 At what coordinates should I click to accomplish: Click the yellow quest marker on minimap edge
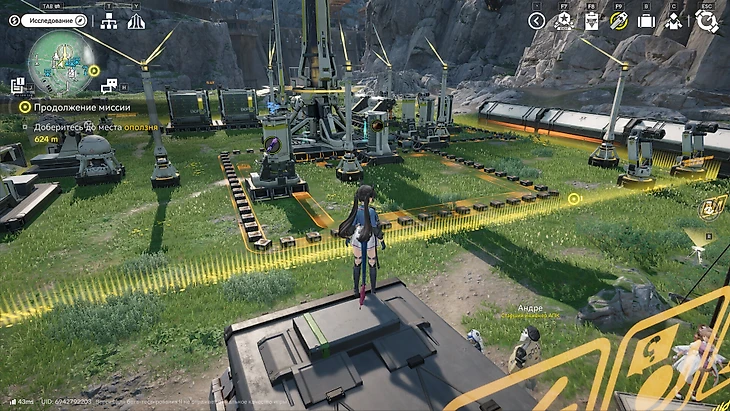click(93, 71)
